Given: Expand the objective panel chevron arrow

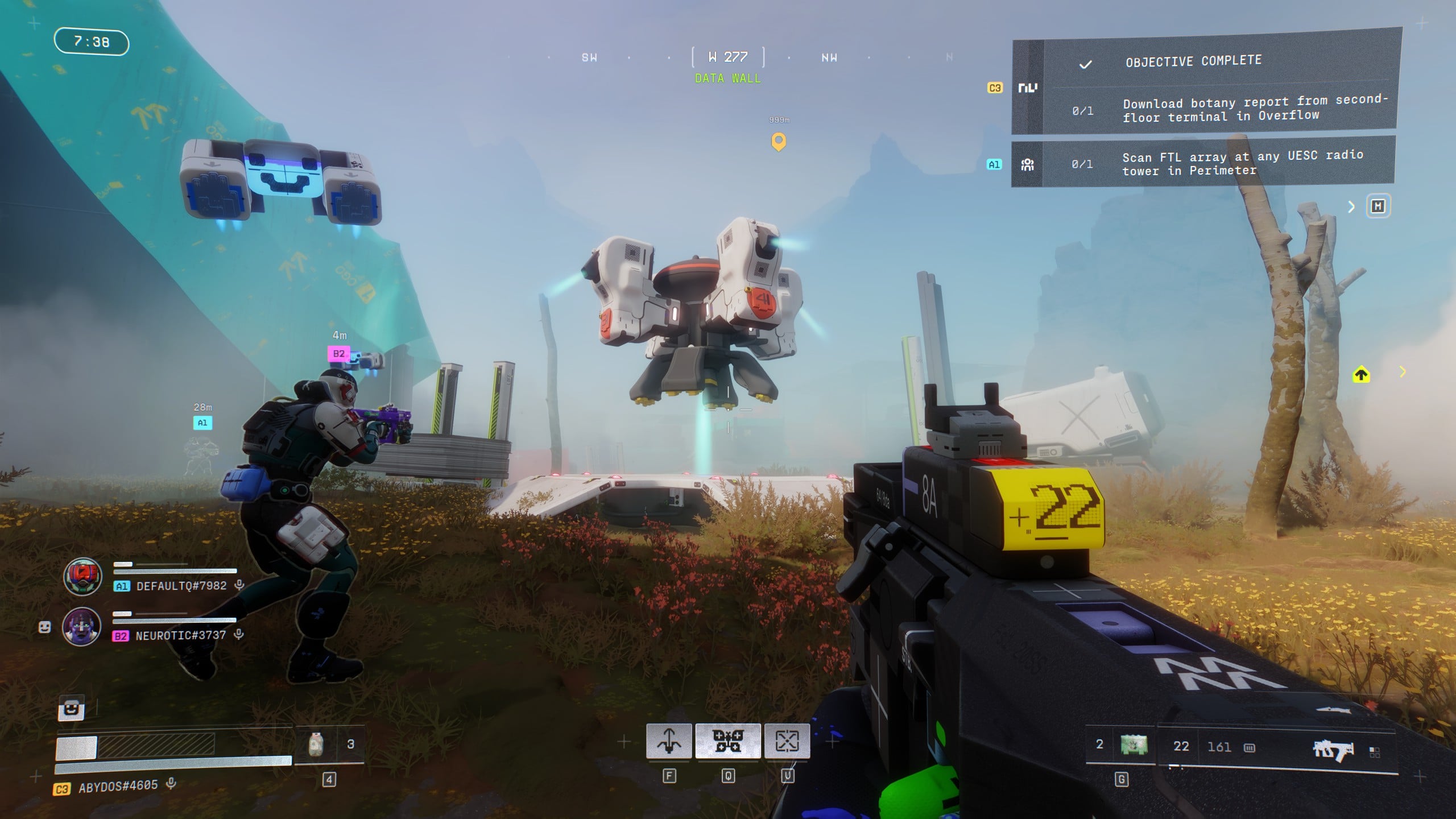Looking at the screenshot, I should pos(1351,207).
